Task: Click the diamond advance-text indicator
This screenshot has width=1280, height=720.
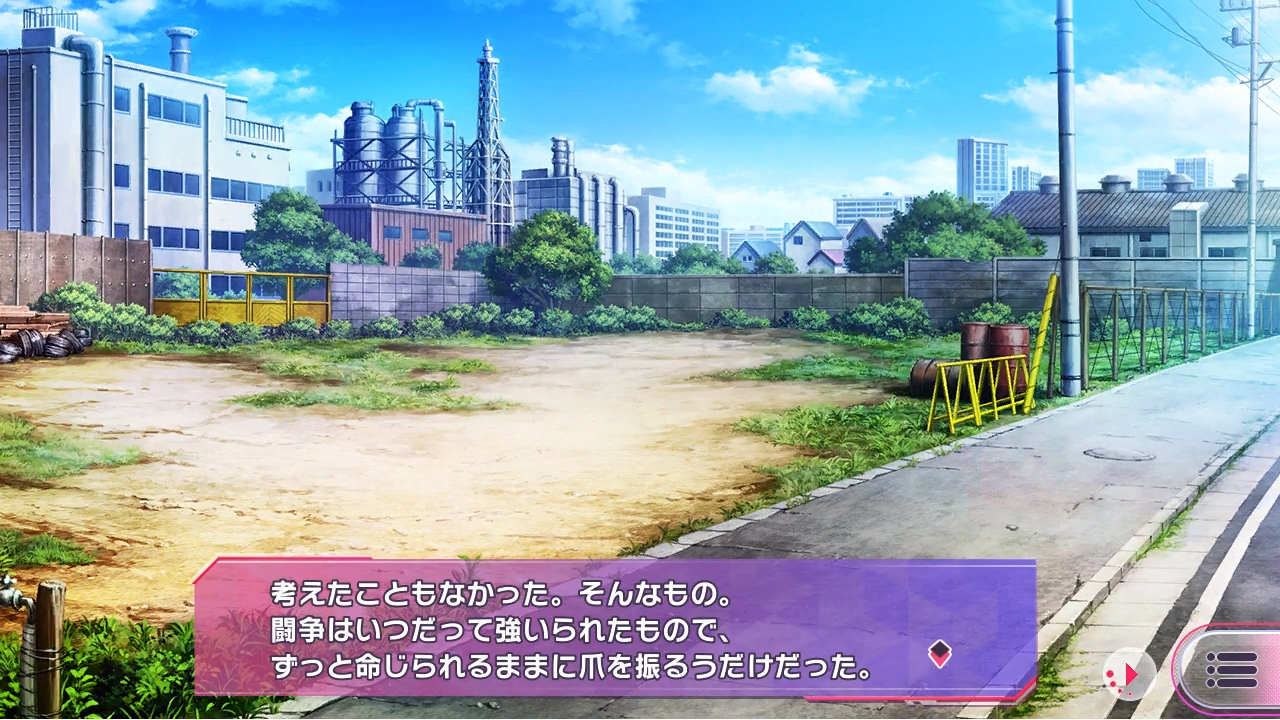Action: click(x=939, y=654)
